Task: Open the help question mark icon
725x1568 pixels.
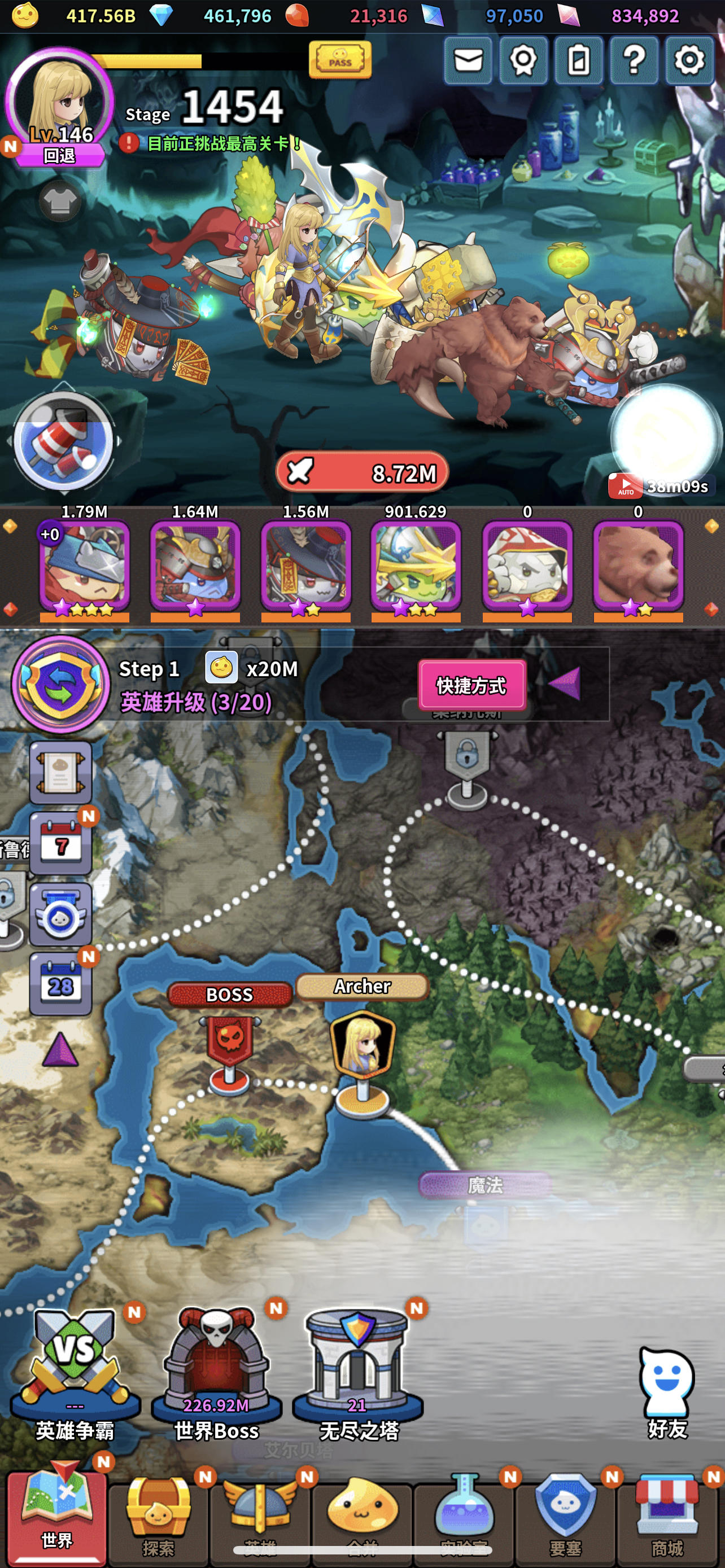Action: point(634,60)
